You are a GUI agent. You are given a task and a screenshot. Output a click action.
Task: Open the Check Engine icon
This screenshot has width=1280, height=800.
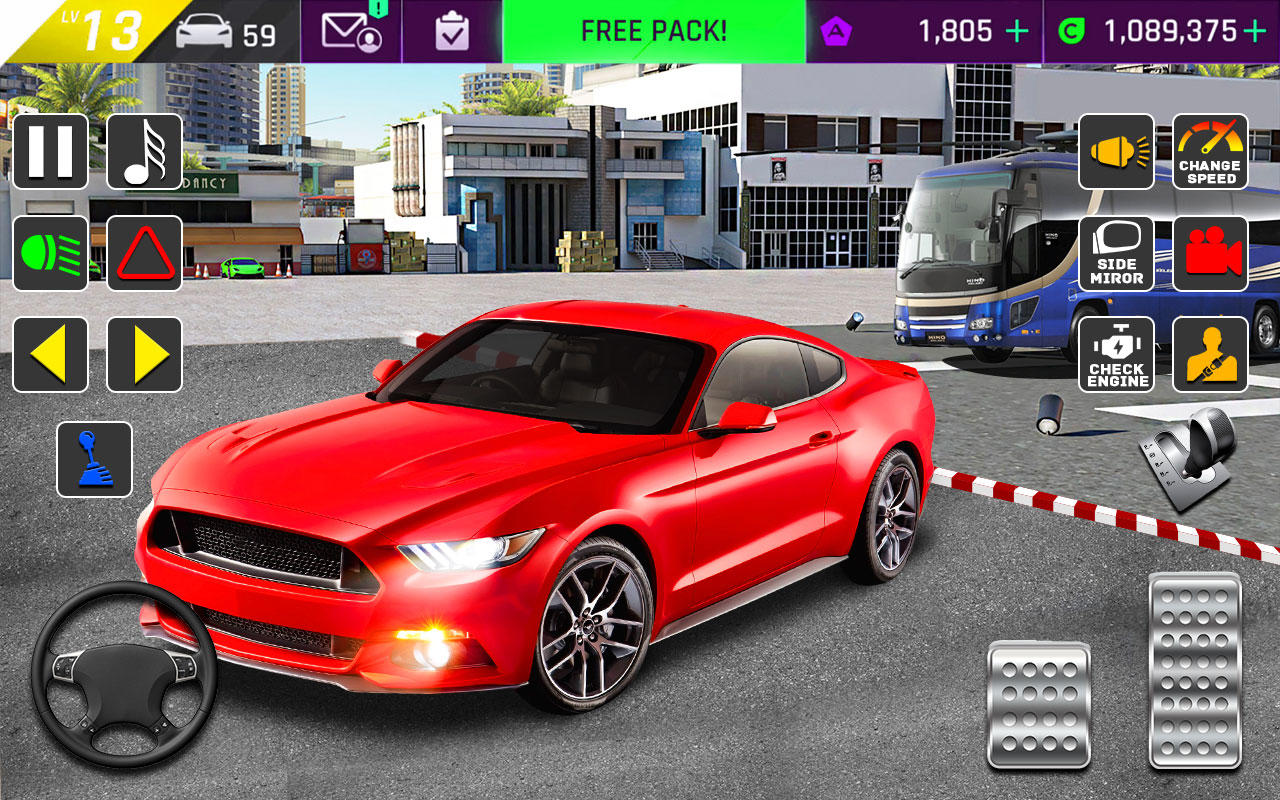pyautogui.click(x=1115, y=355)
